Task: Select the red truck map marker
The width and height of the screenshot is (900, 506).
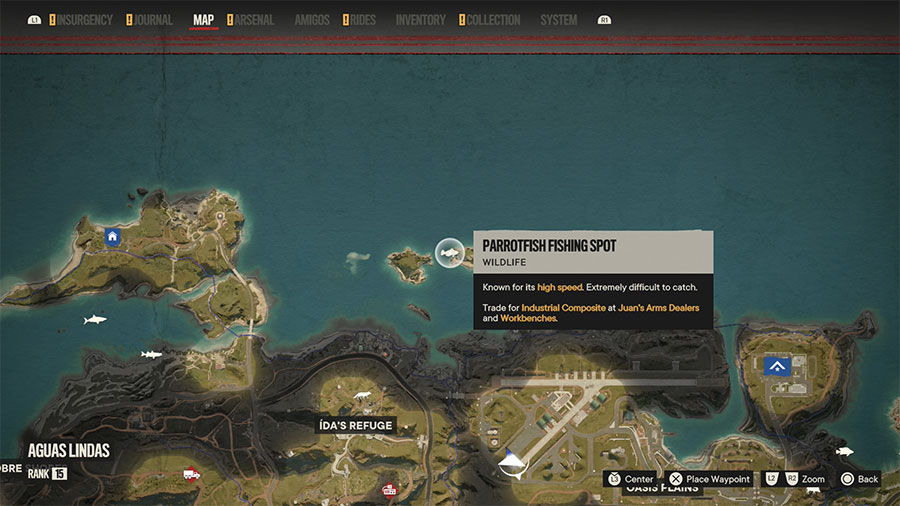Action: [189, 475]
